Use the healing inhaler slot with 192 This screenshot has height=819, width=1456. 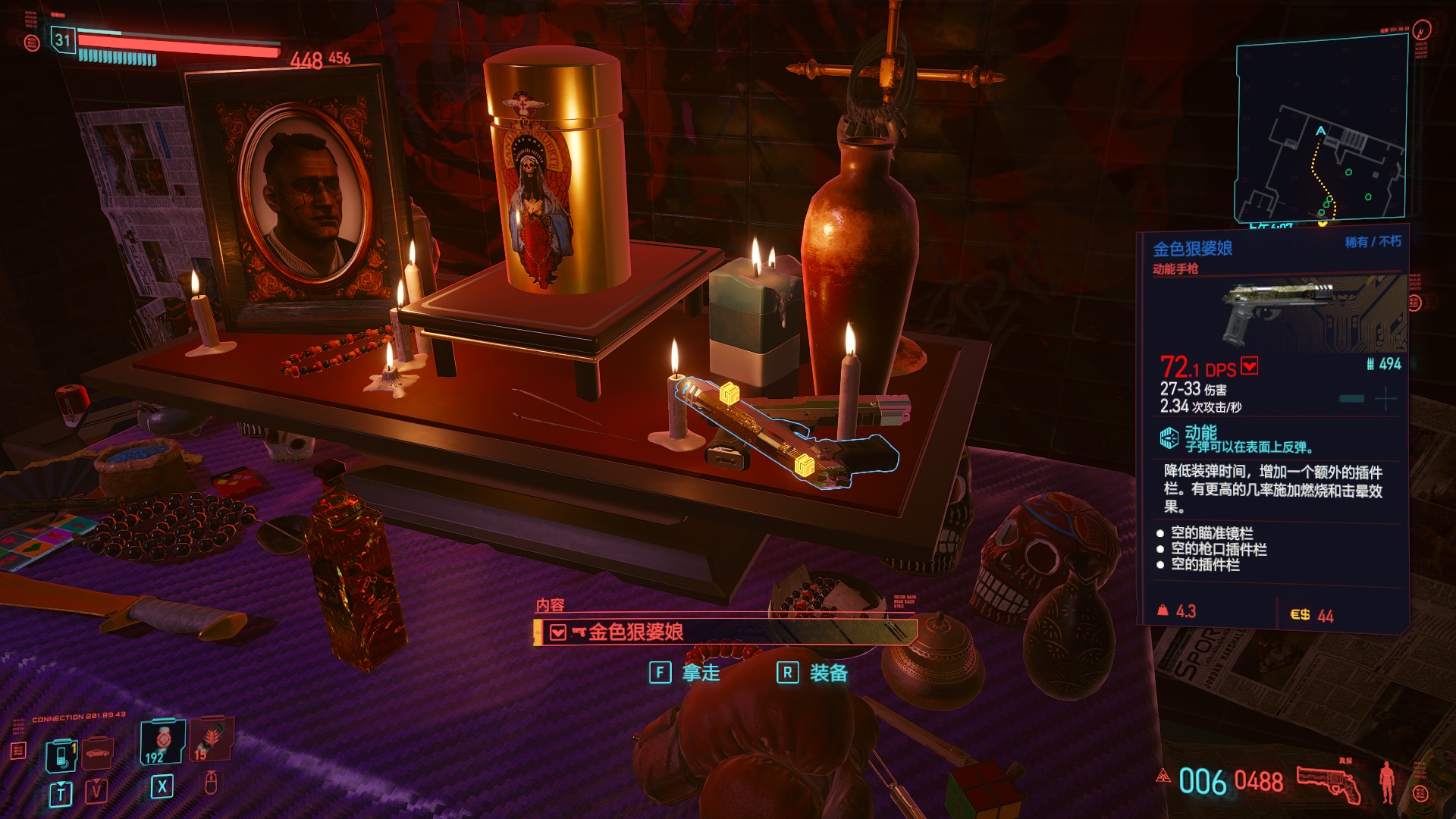pos(162,742)
